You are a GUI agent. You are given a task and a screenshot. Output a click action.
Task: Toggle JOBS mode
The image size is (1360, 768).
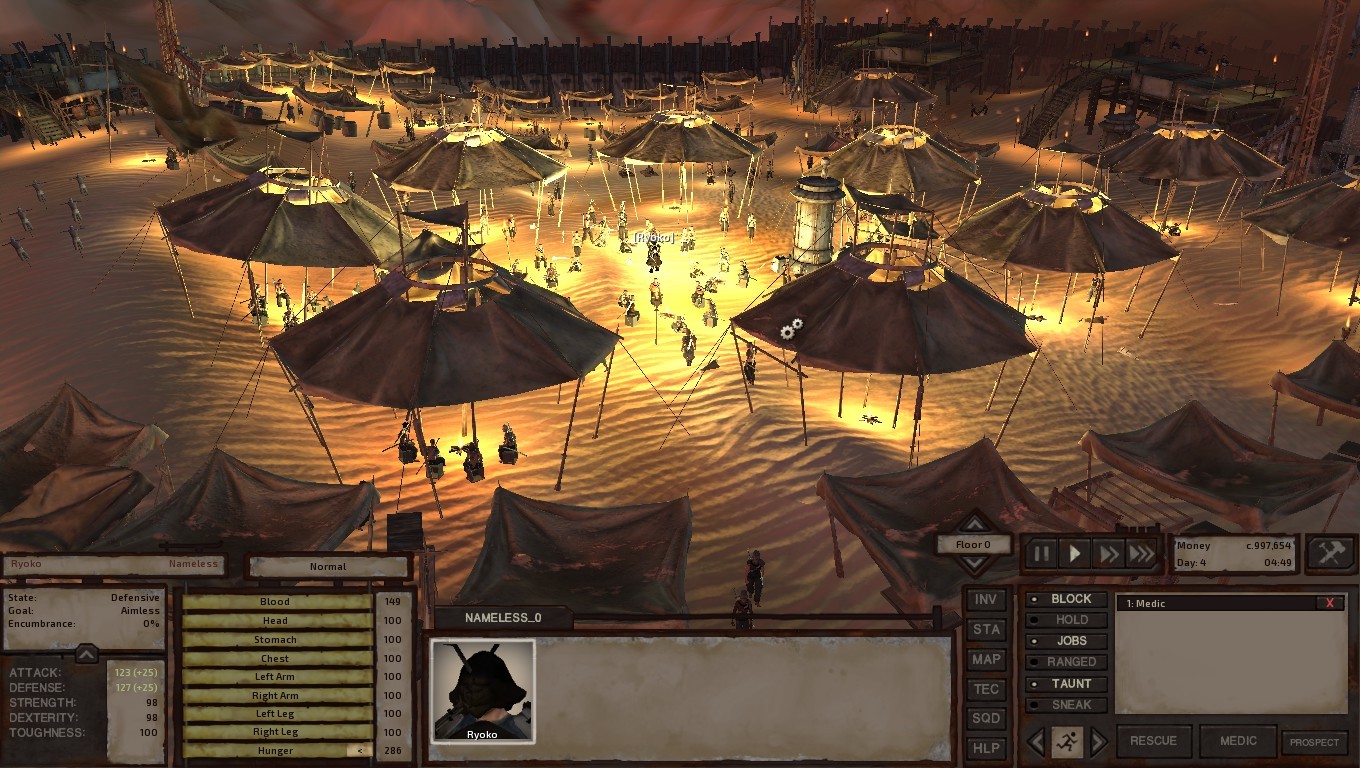1067,641
